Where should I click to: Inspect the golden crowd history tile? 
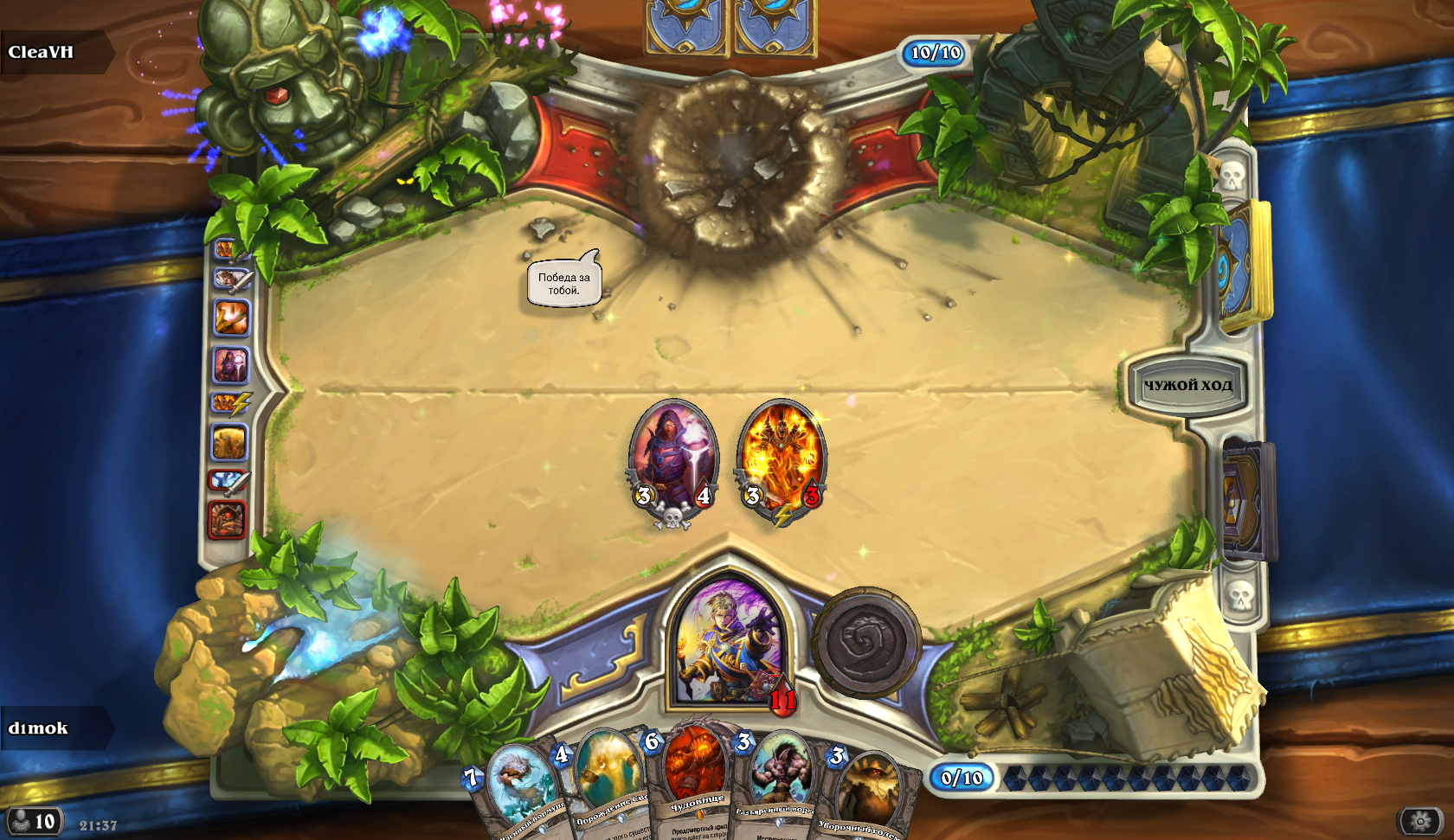pos(229,442)
